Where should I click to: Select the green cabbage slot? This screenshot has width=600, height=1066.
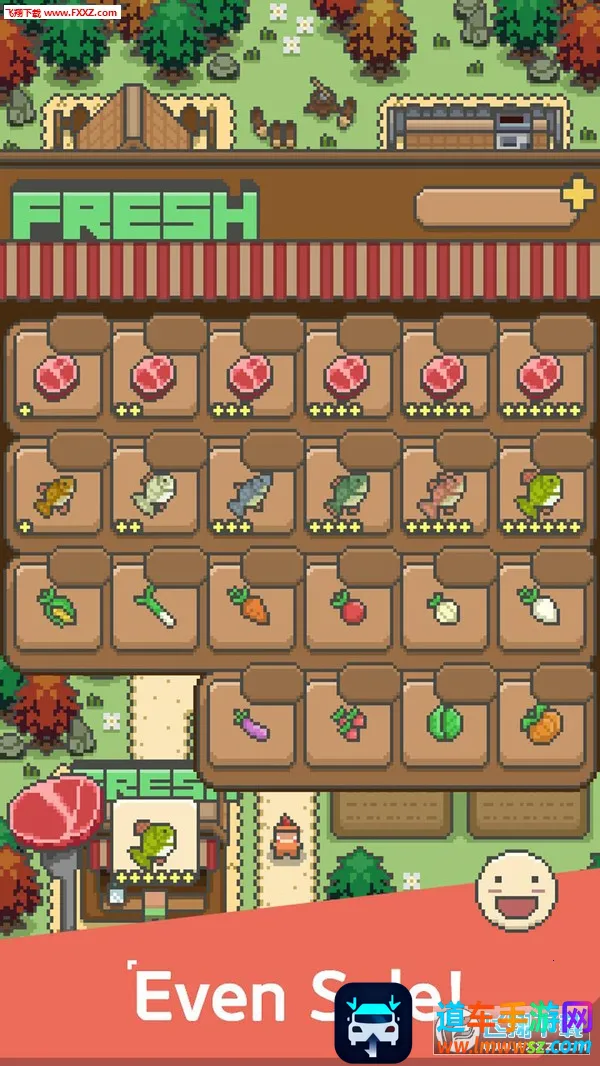(445, 723)
